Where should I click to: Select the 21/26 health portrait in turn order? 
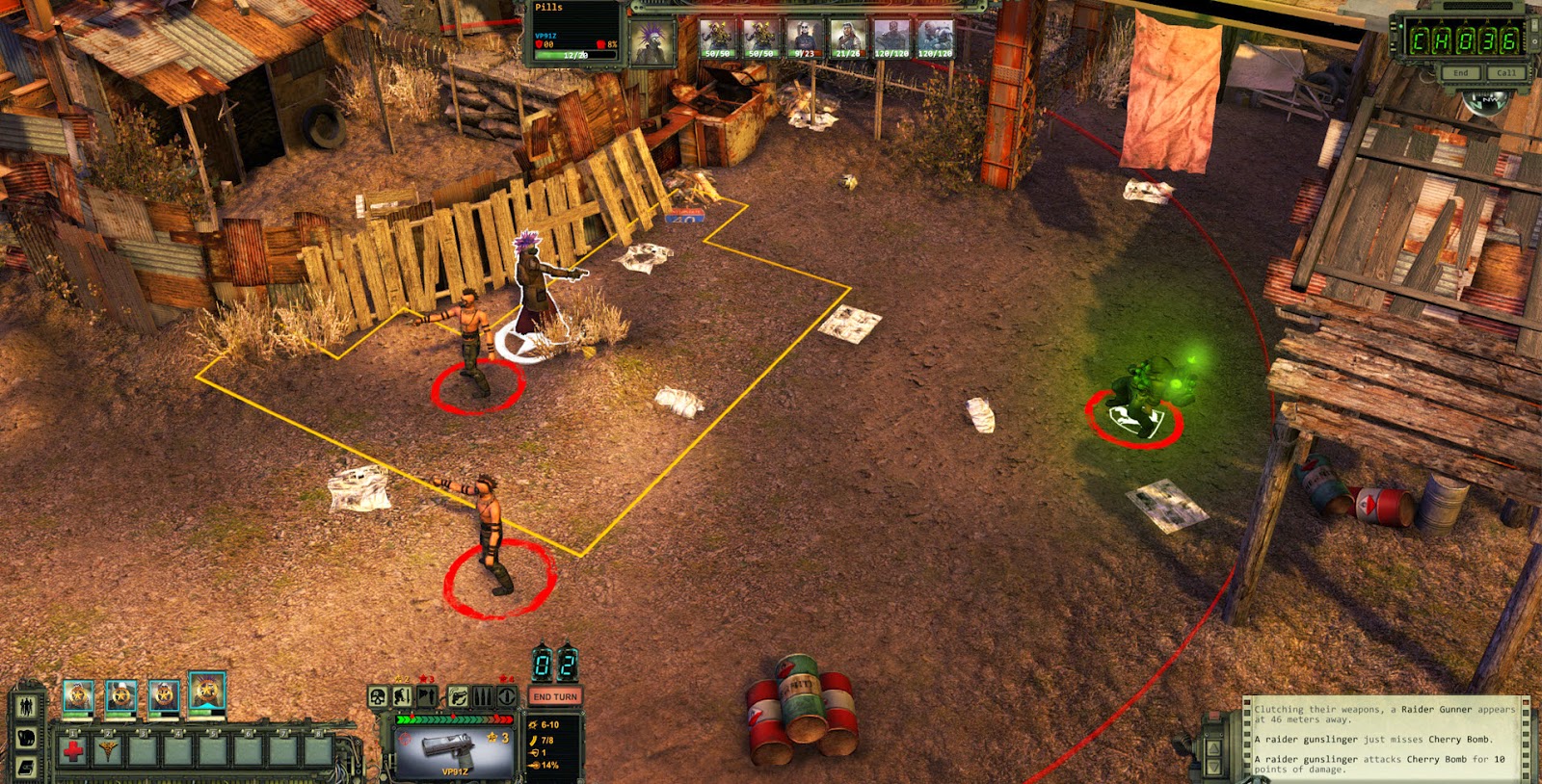[847, 39]
